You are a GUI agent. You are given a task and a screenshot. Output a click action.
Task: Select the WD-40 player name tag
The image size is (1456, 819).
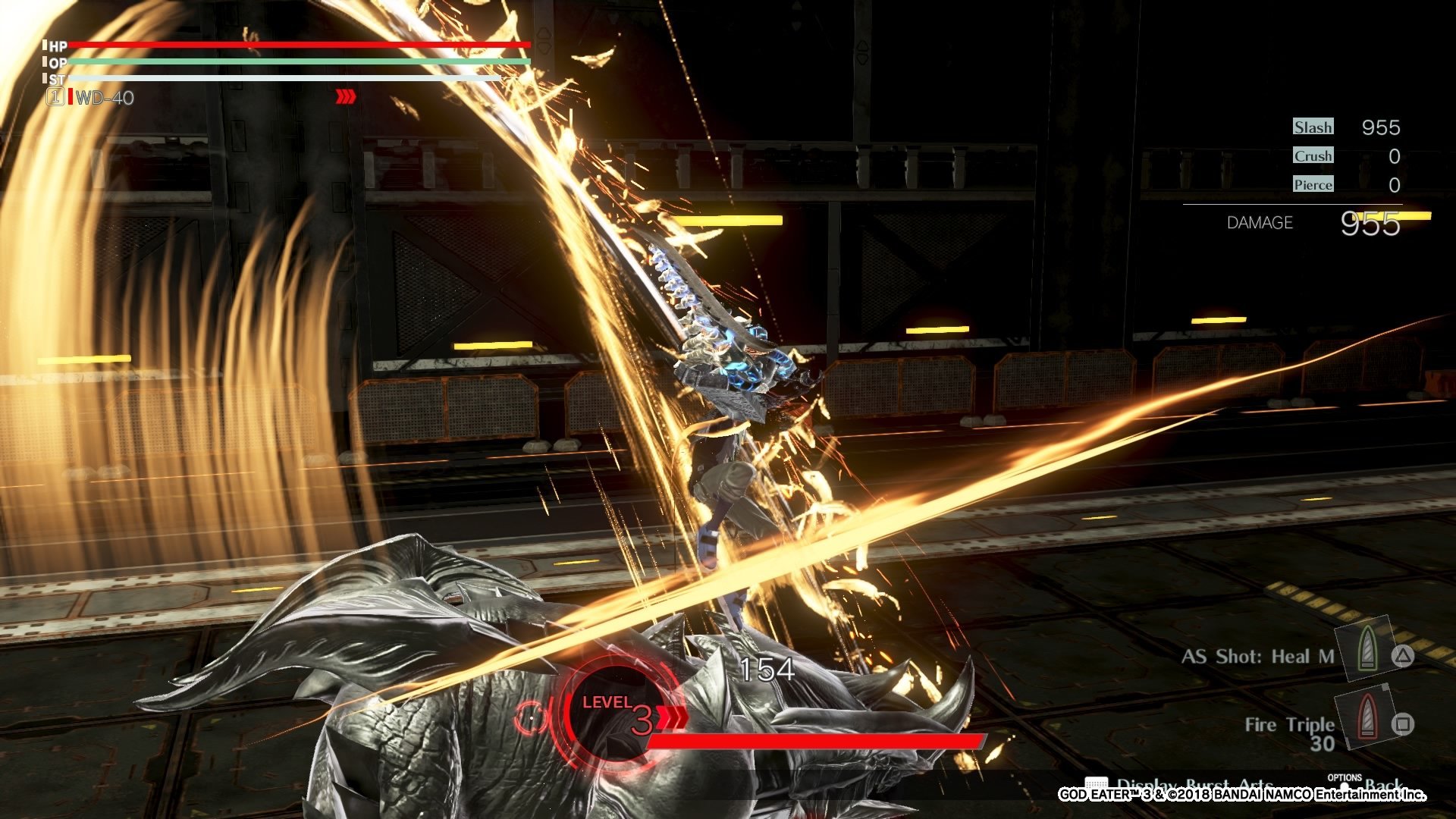coord(105,98)
